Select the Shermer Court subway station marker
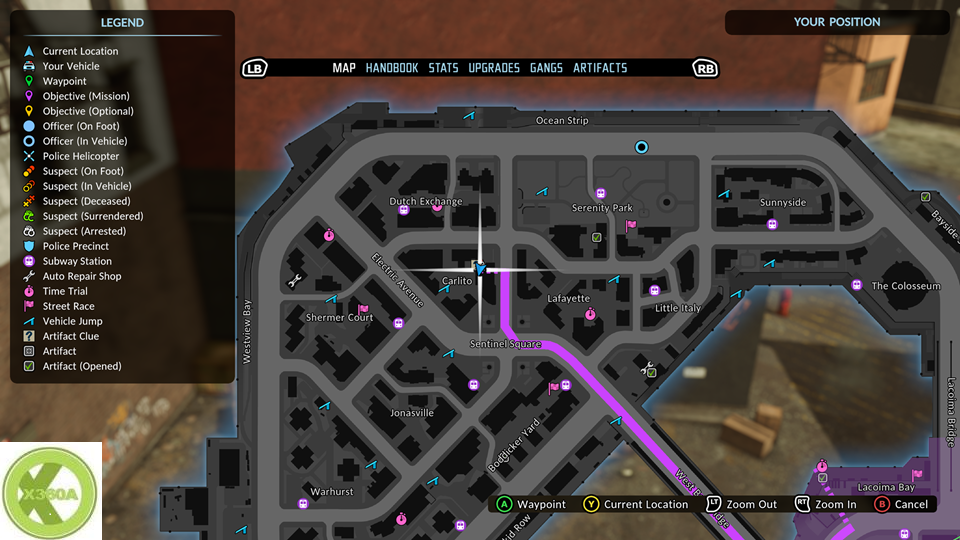Screen dimensions: 960x540 [399, 323]
